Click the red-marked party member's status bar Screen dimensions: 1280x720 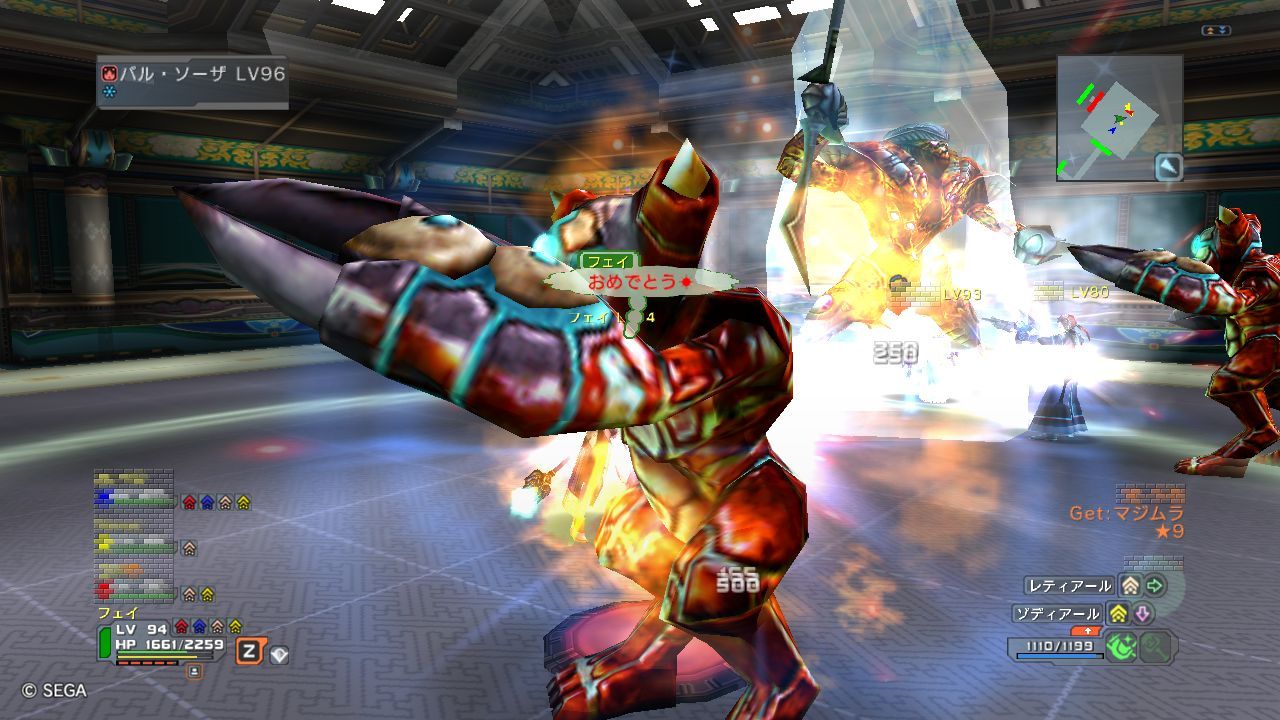pyautogui.click(x=134, y=592)
